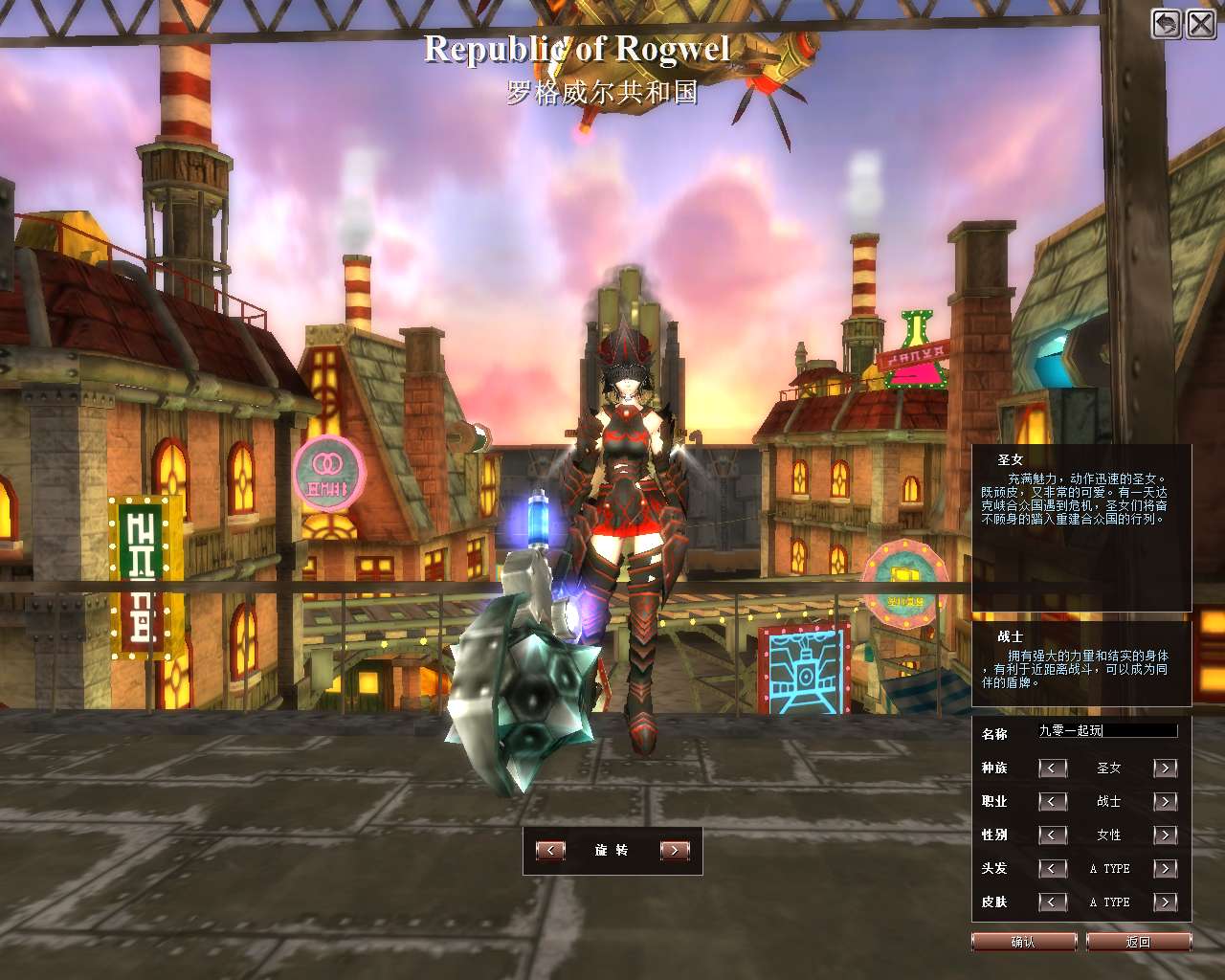Switch gender using the 性别 left arrow
The image size is (1225, 980).
pyautogui.click(x=1053, y=835)
